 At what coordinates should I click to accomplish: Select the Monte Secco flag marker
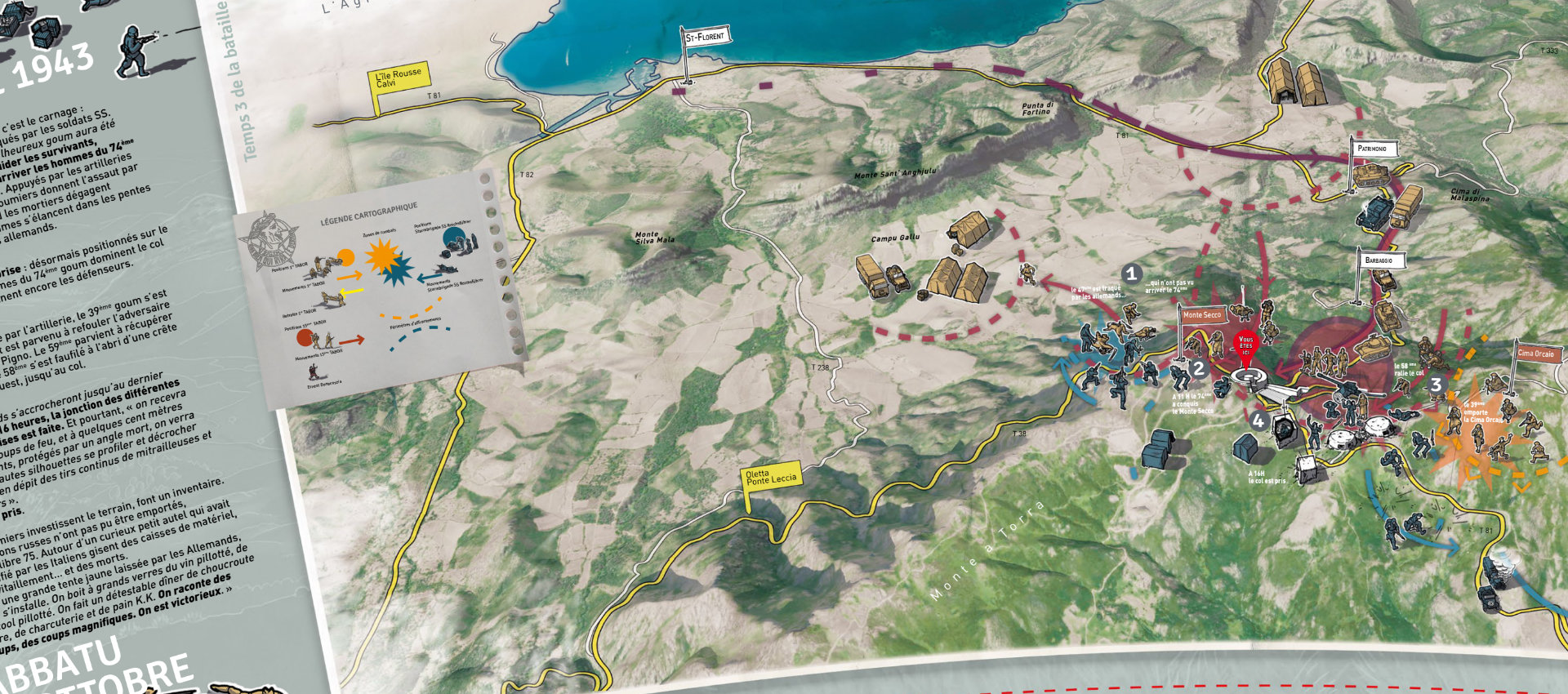click(1201, 315)
